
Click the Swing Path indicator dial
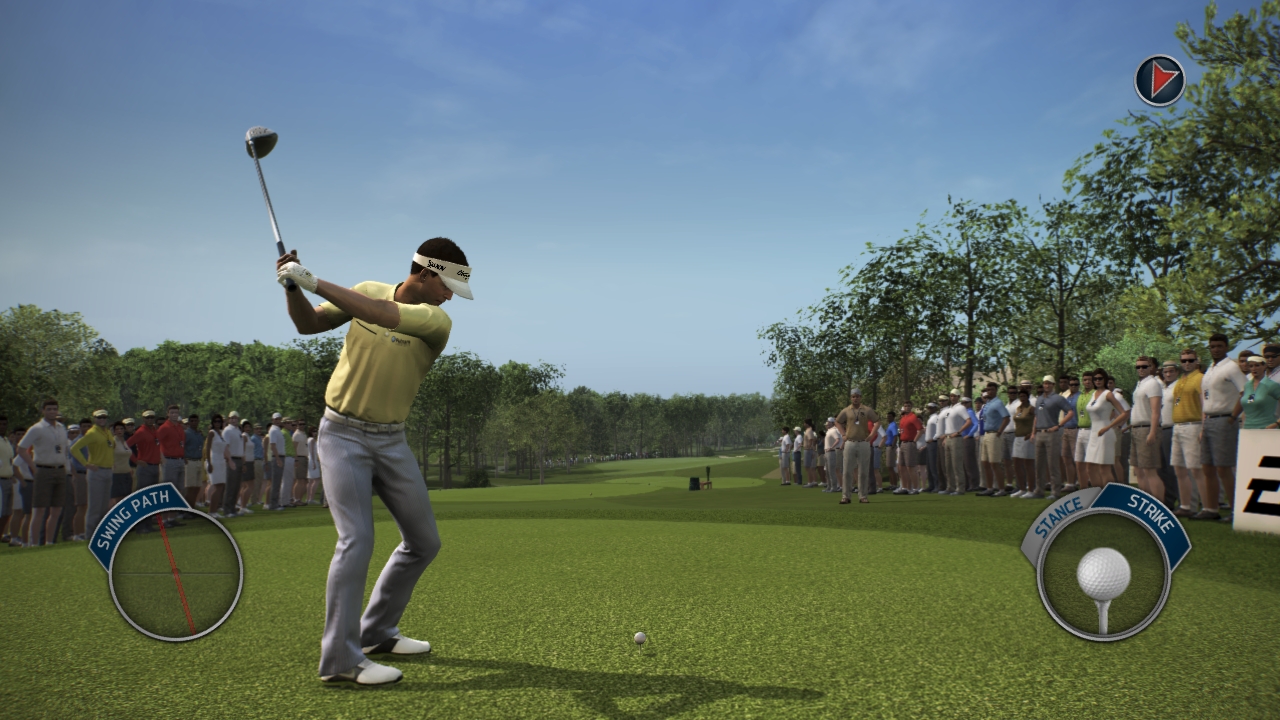[176, 574]
